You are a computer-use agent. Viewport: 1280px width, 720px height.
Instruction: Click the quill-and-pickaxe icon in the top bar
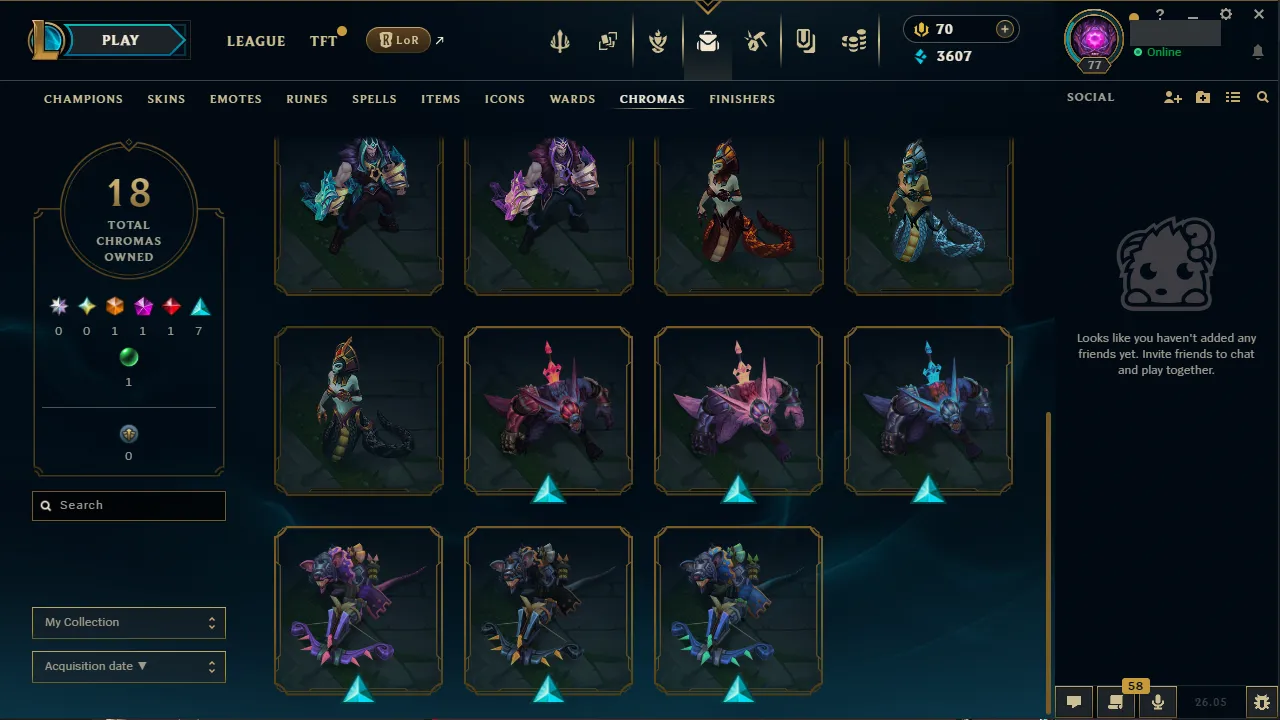pyautogui.click(x=756, y=41)
